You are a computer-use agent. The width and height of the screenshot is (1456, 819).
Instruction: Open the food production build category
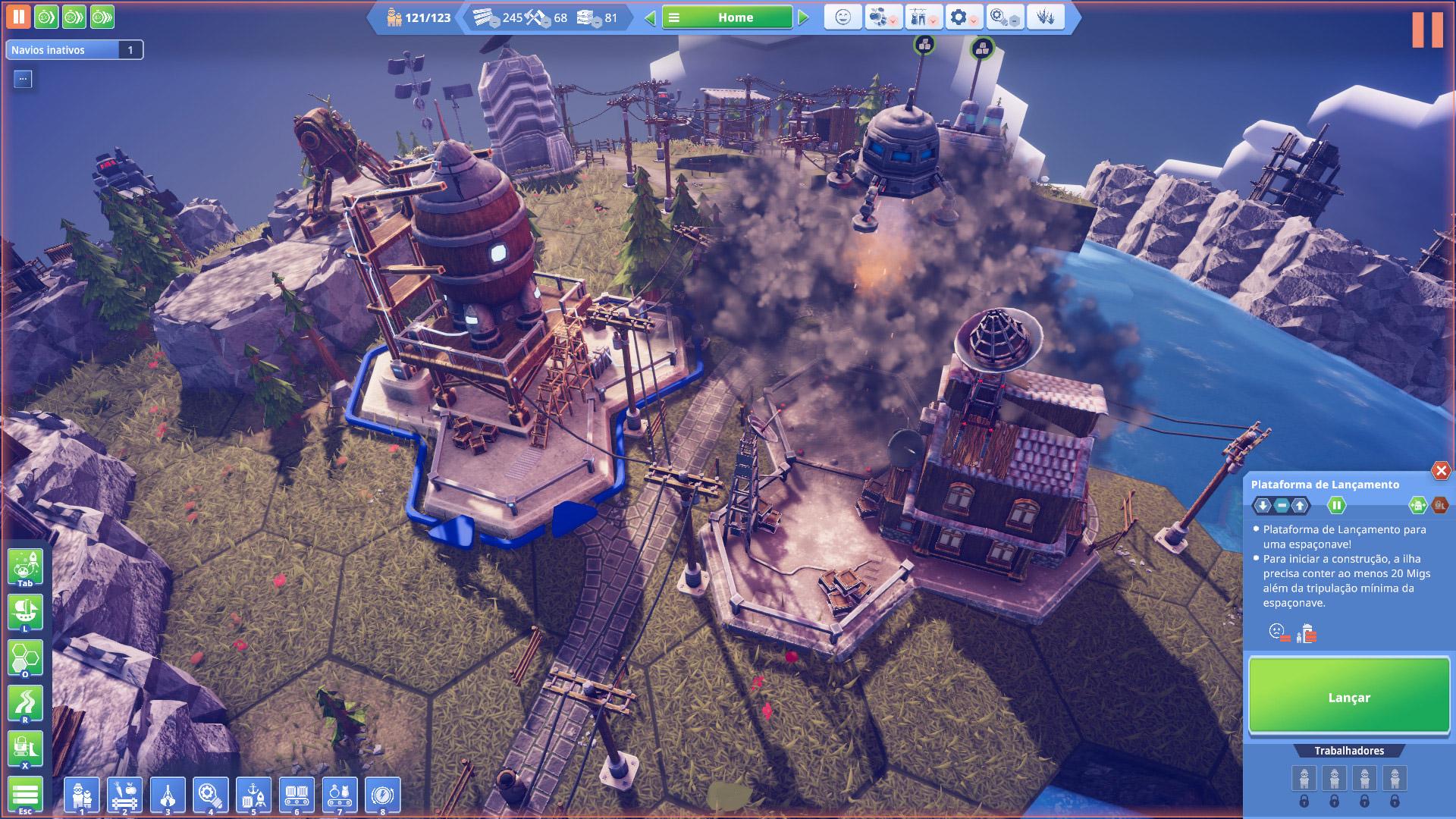(125, 795)
